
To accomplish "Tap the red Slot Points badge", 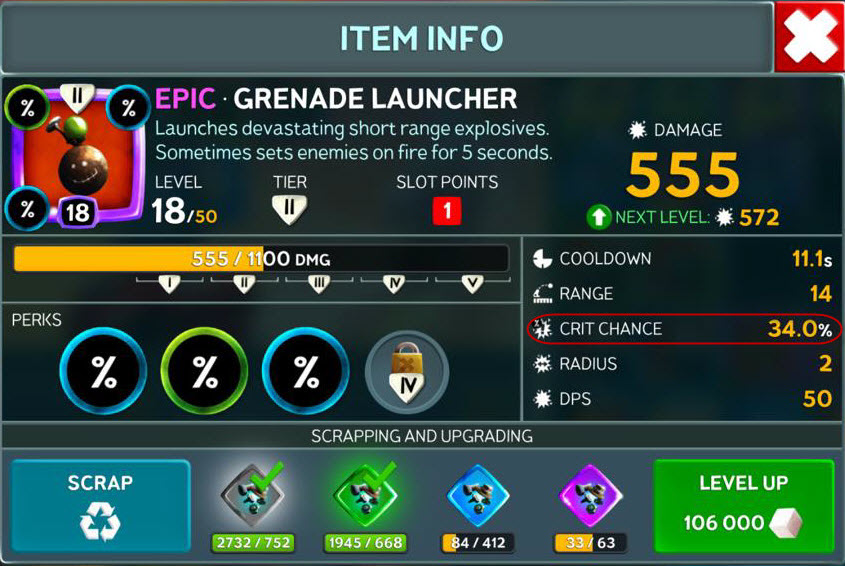I will [446, 211].
